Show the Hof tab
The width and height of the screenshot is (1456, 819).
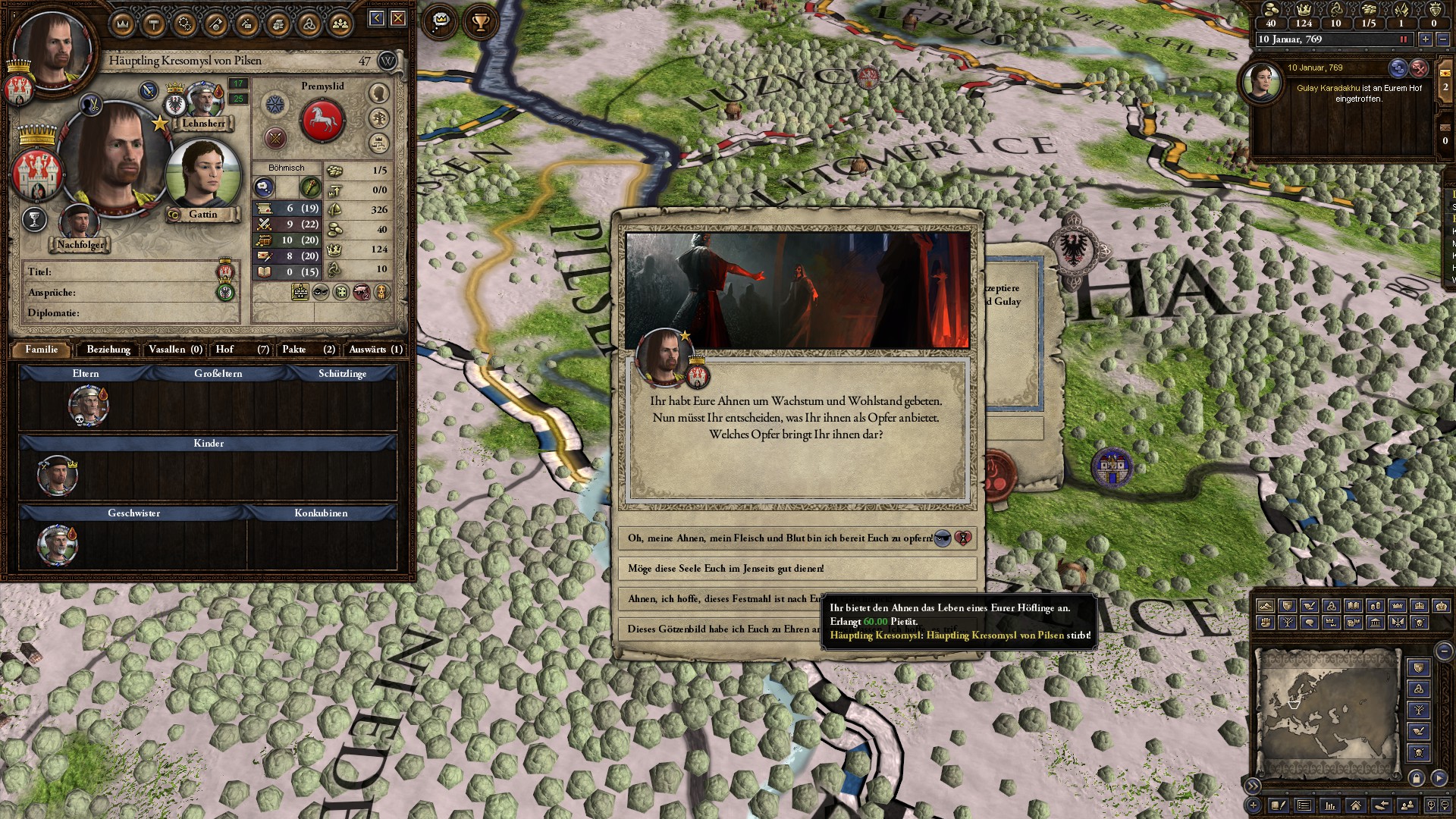[x=242, y=350]
